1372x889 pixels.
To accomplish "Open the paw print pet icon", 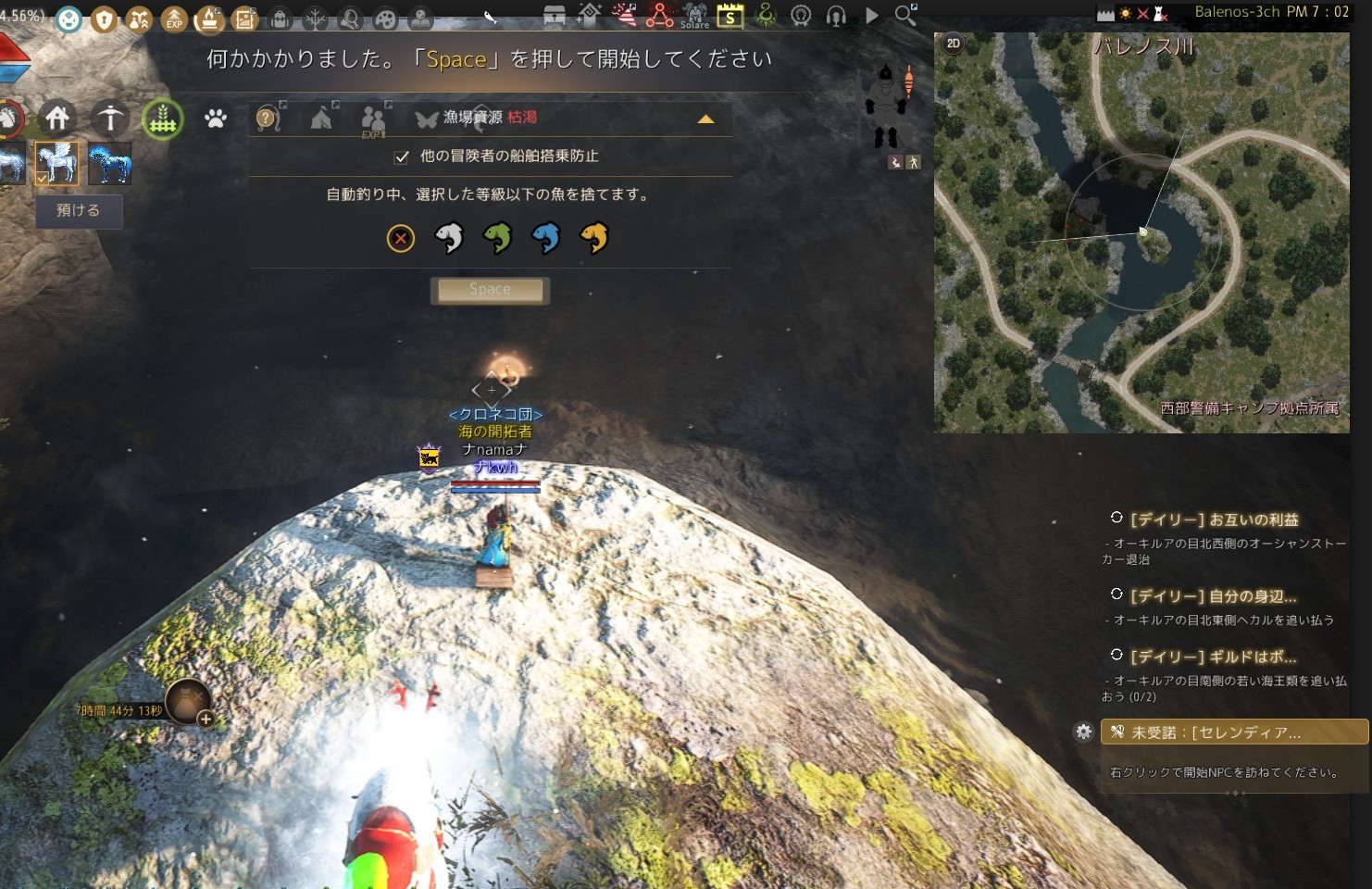I will pyautogui.click(x=216, y=119).
